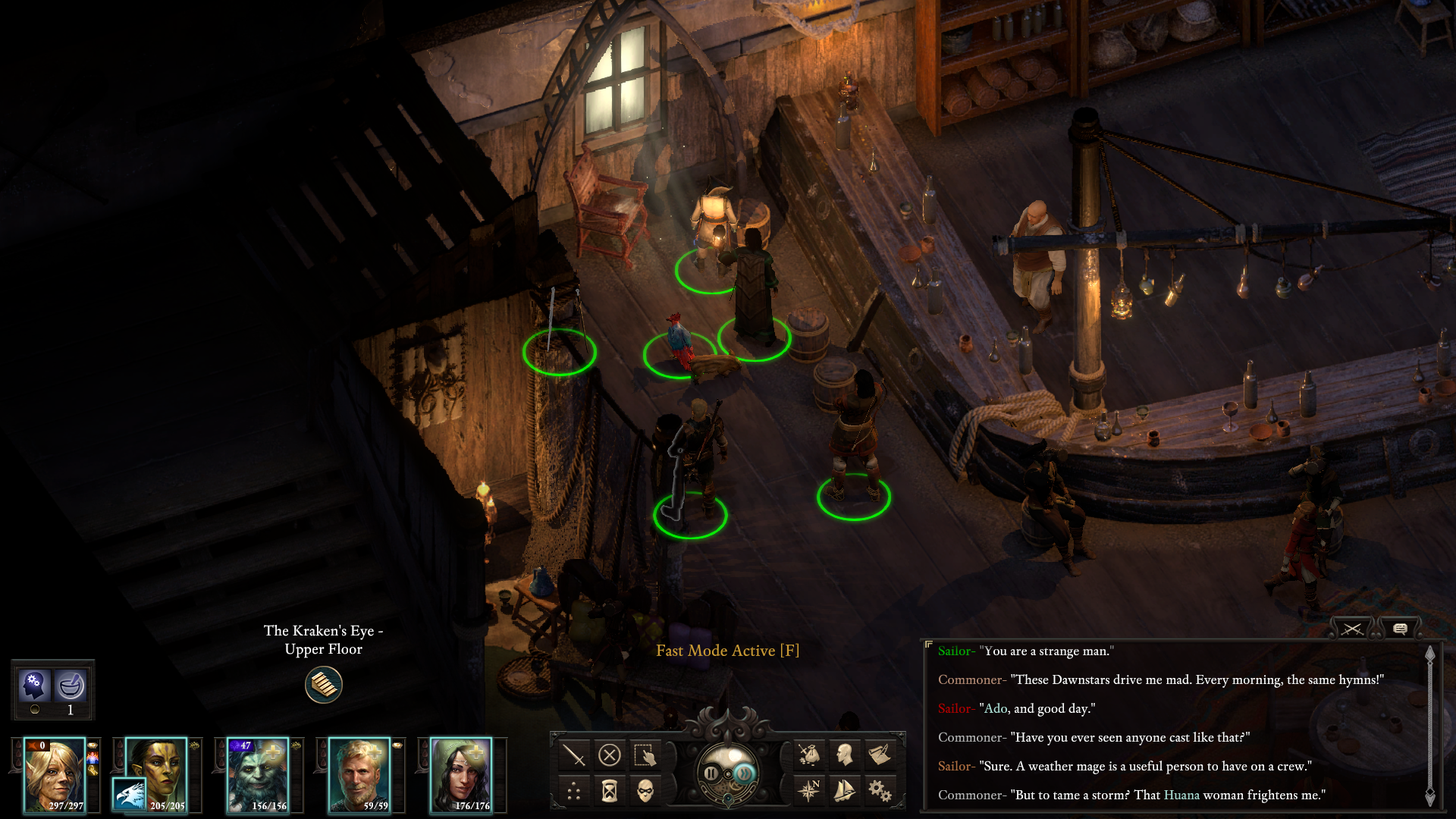The height and width of the screenshot is (819, 1456).
Task: Pause the game using the pause button
Action: (711, 773)
